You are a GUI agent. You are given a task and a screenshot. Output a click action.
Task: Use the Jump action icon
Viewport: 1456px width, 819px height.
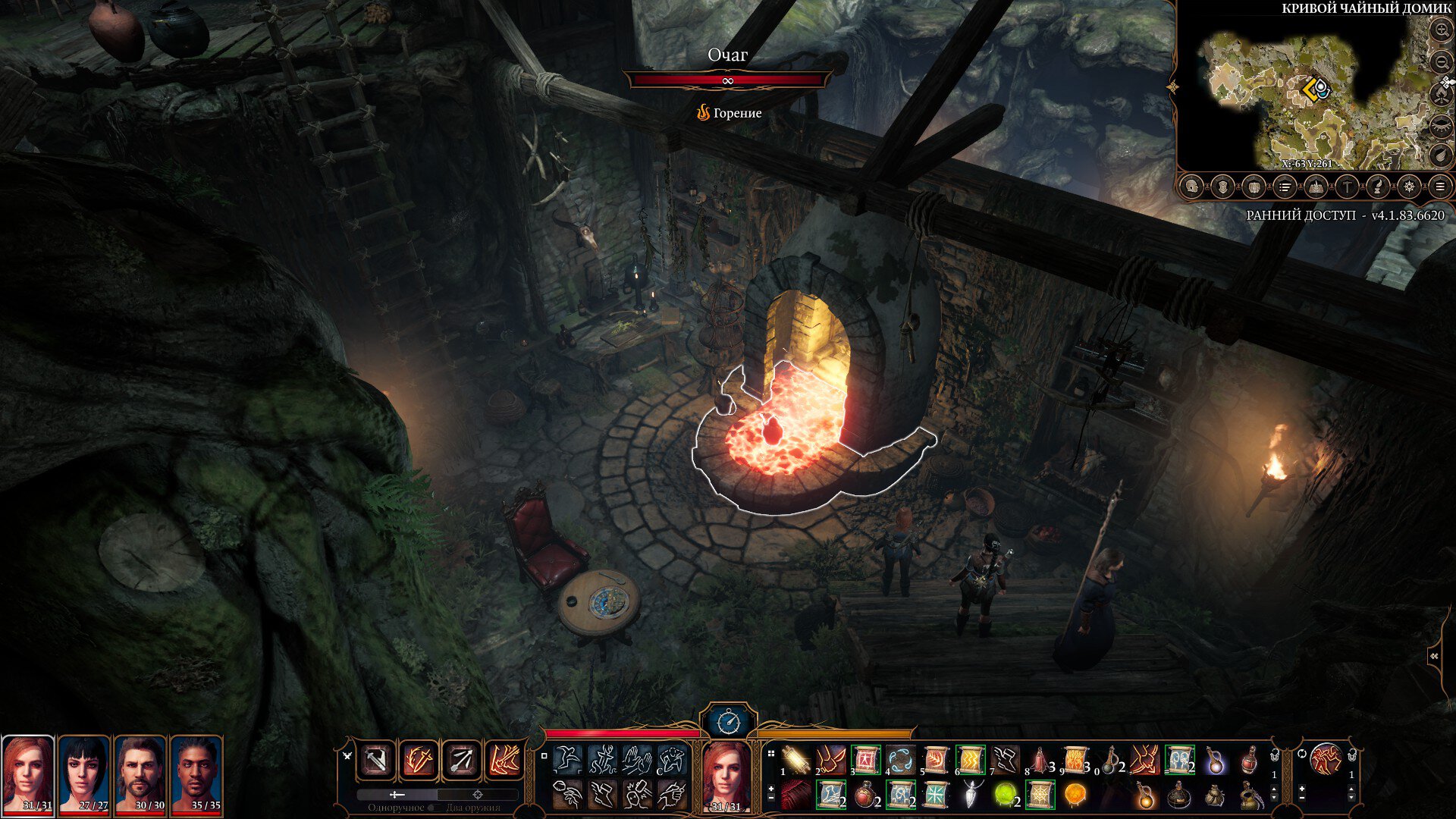click(x=567, y=758)
